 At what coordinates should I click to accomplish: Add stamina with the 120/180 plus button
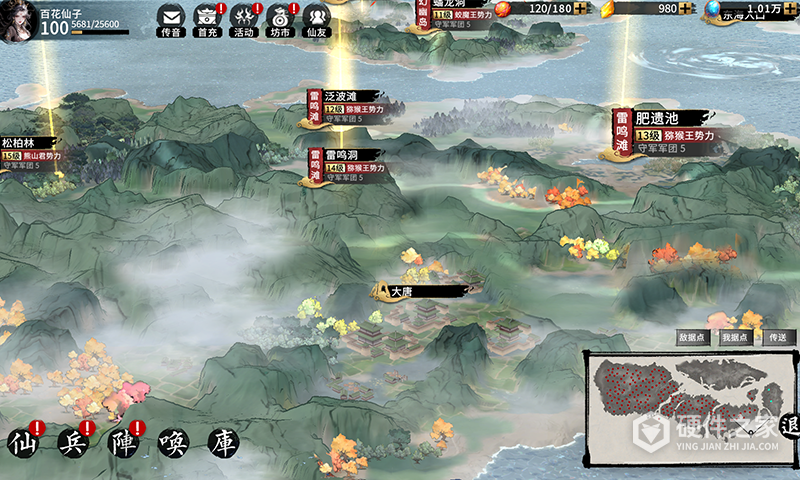pos(581,9)
